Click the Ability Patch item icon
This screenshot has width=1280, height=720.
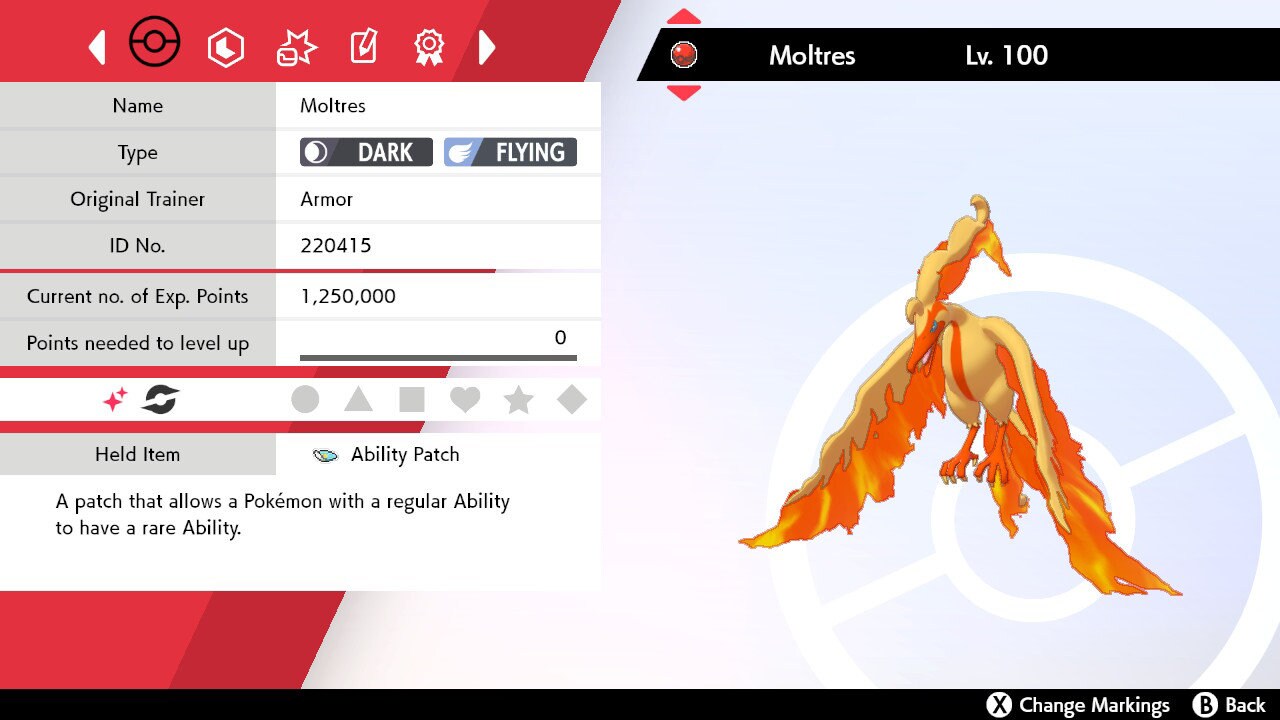point(323,454)
